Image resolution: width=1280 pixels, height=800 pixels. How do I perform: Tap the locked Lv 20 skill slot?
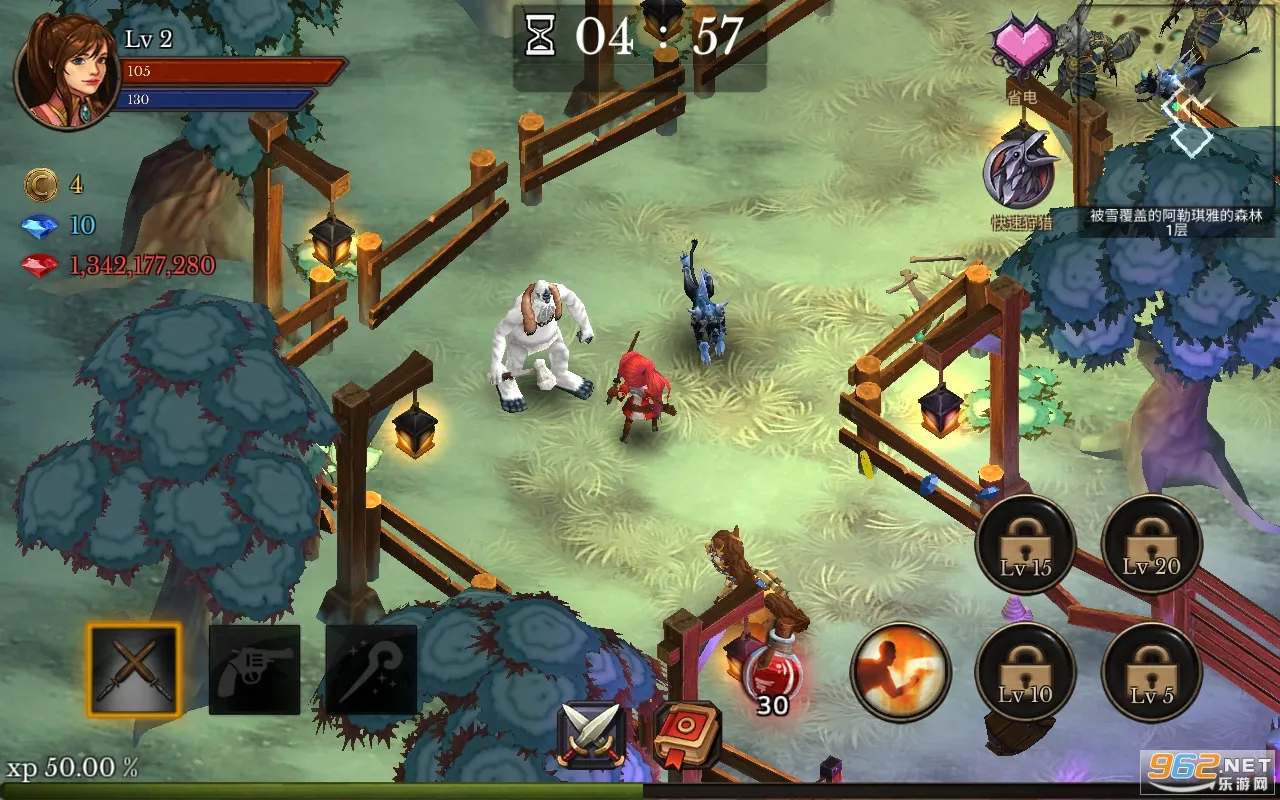(1151, 545)
